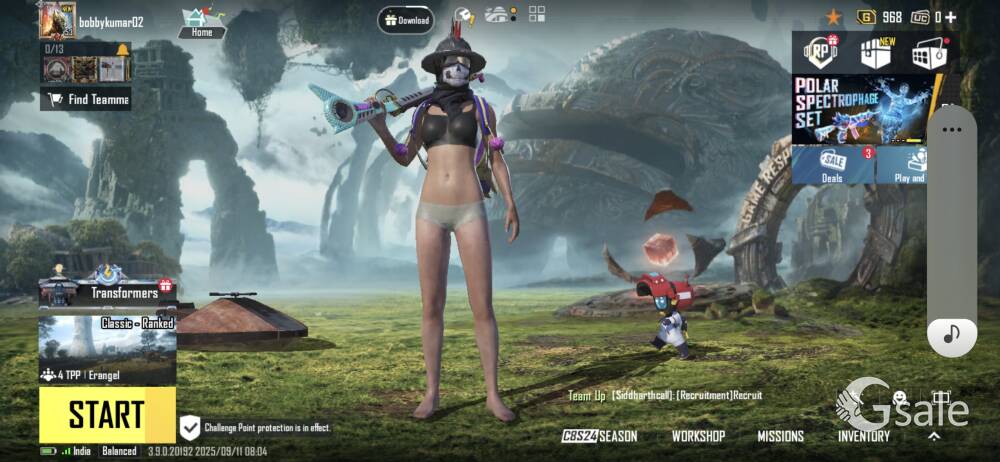View the Polar Spectrophage Set banner
The height and width of the screenshot is (462, 1000).
(x=862, y=109)
